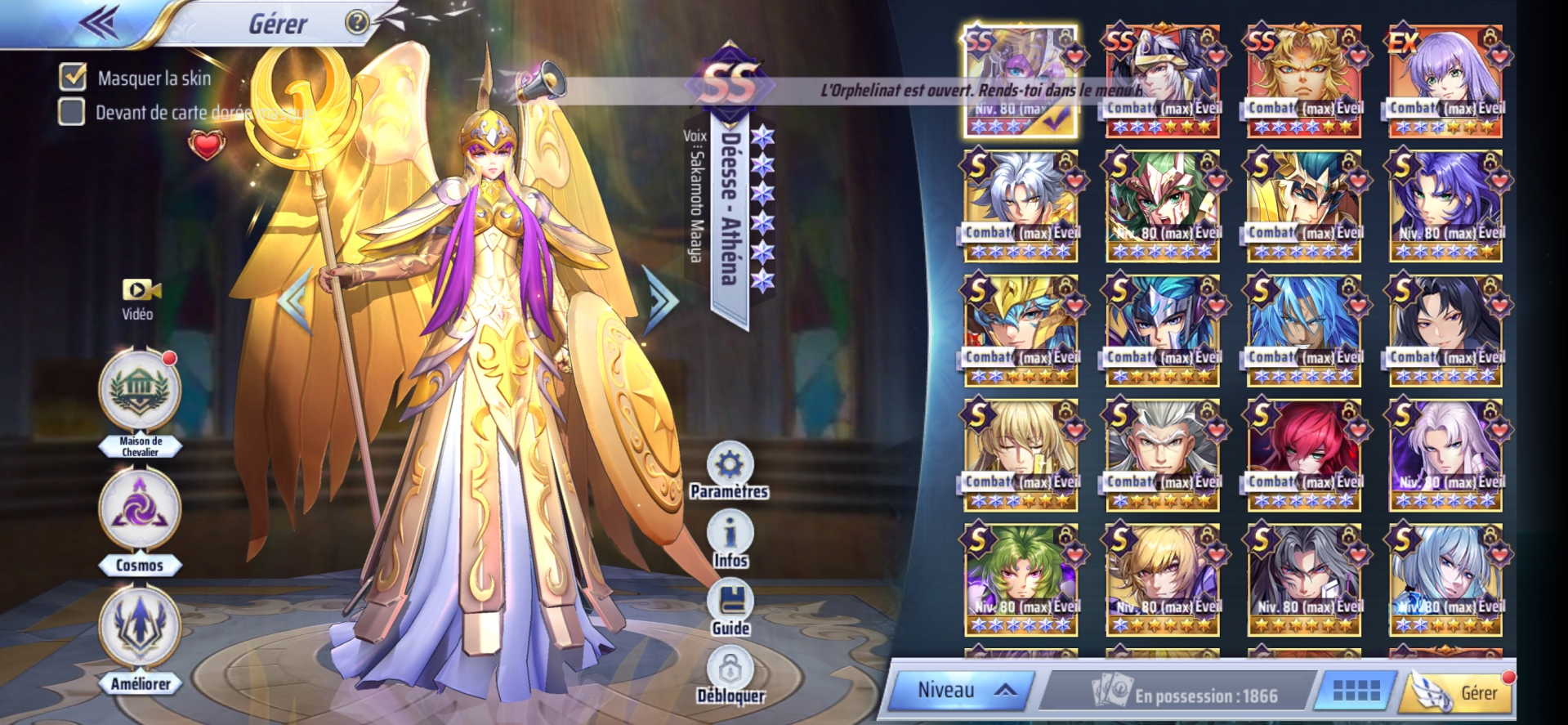This screenshot has width=1568, height=725.
Task: Go back with the double-arrow button
Action: pyautogui.click(x=98, y=22)
